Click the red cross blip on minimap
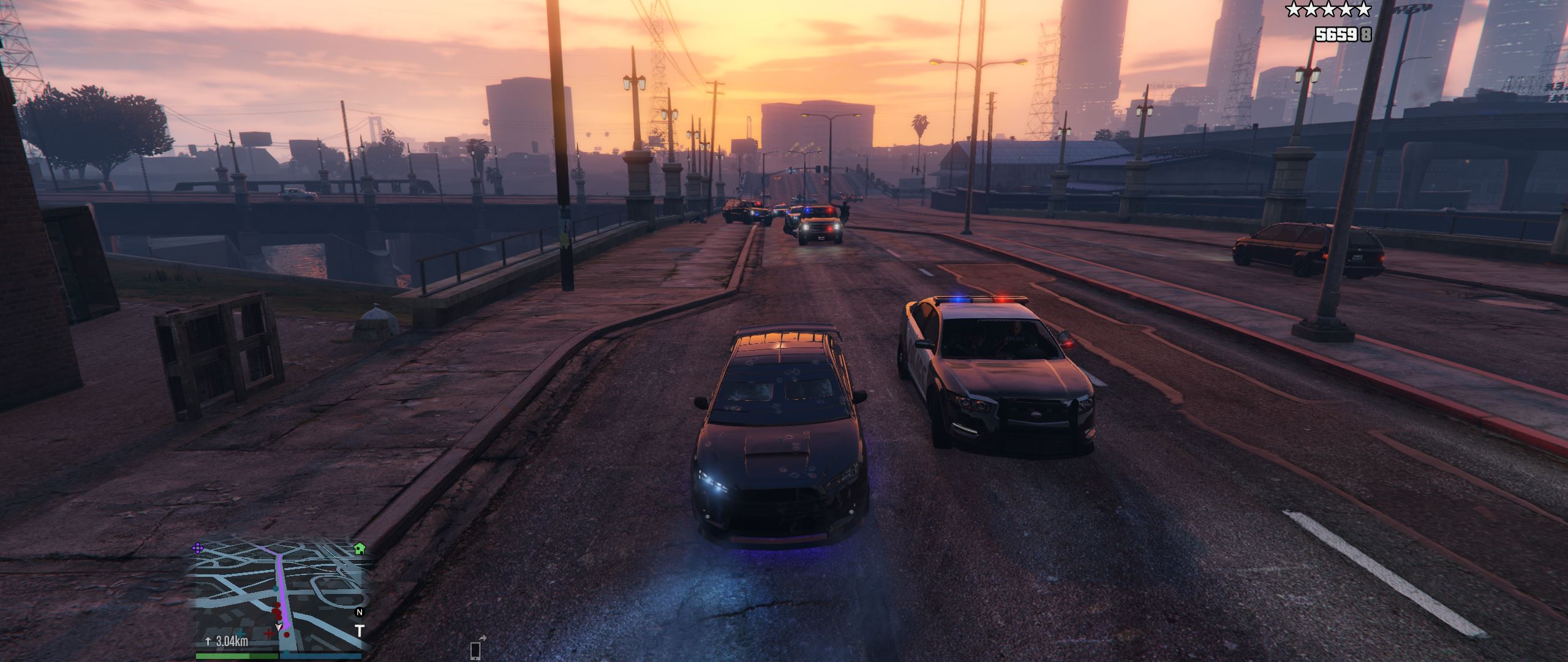 268,633
